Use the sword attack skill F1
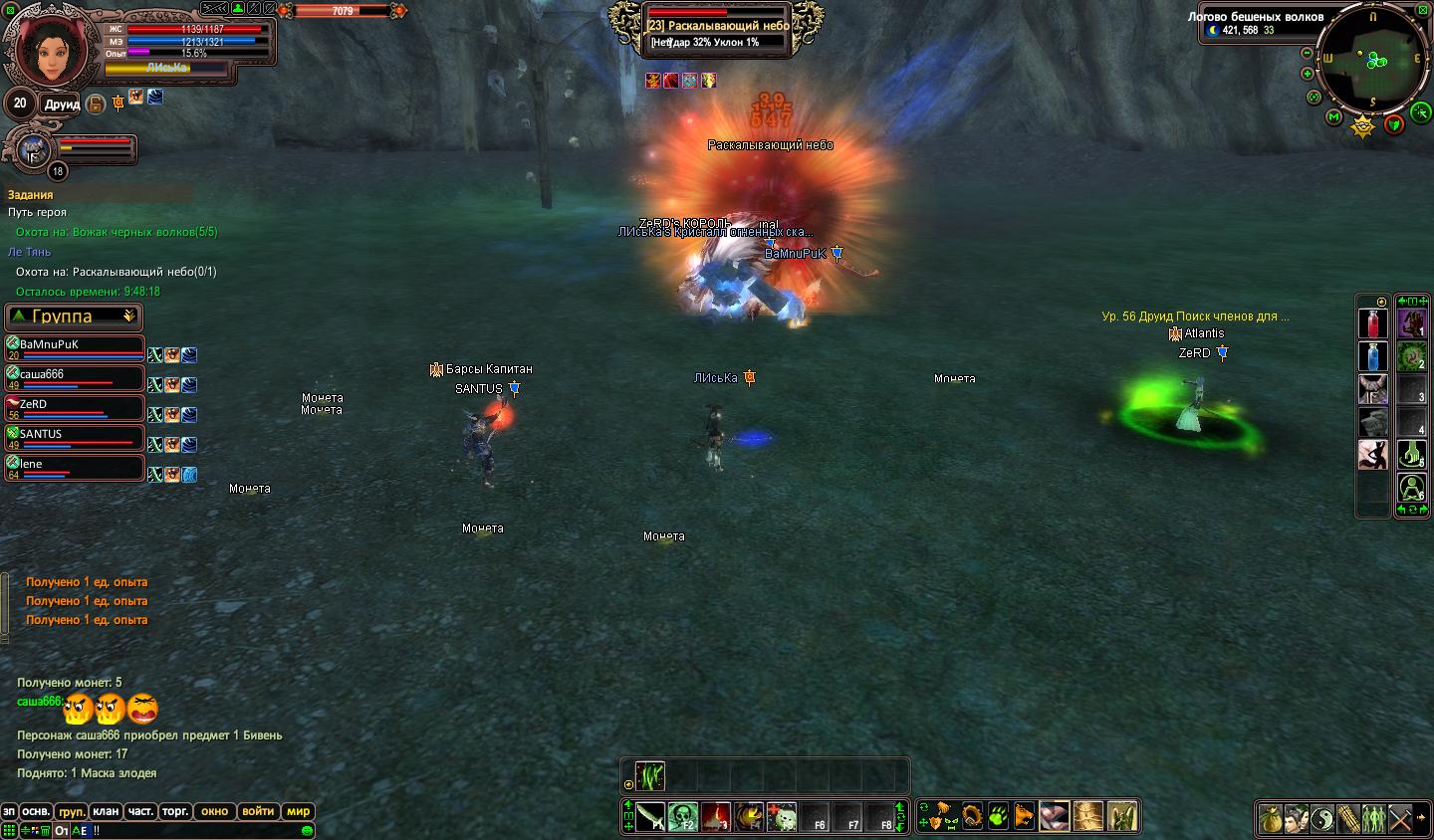The image size is (1434, 840). pyautogui.click(x=650, y=817)
